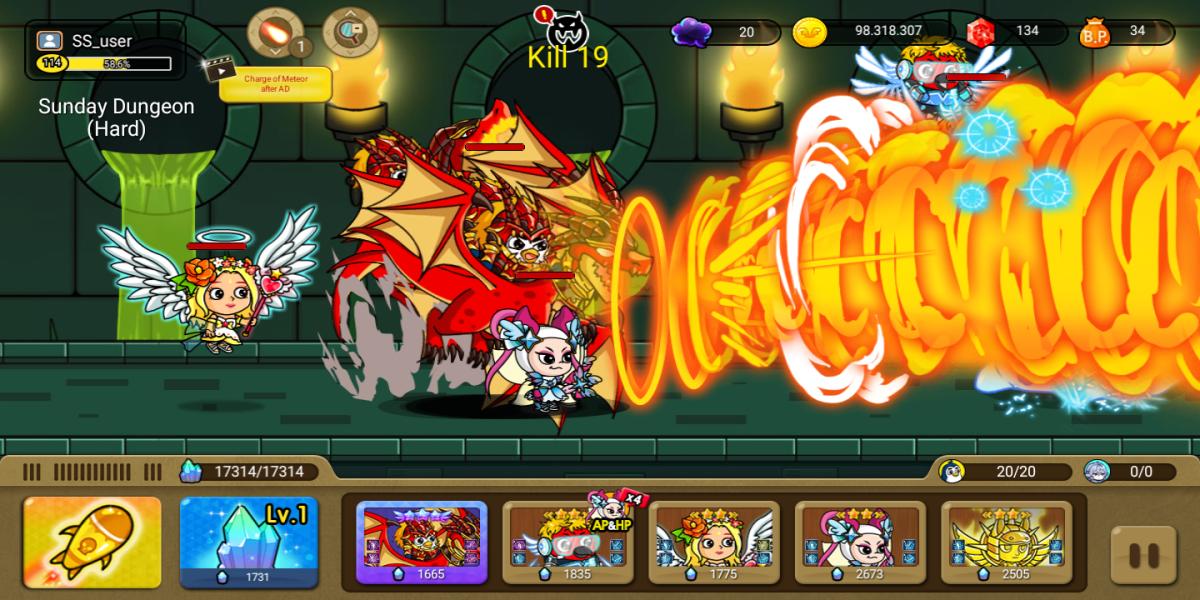
Task: Summon the flower angel card costing 1775
Action: [714, 541]
